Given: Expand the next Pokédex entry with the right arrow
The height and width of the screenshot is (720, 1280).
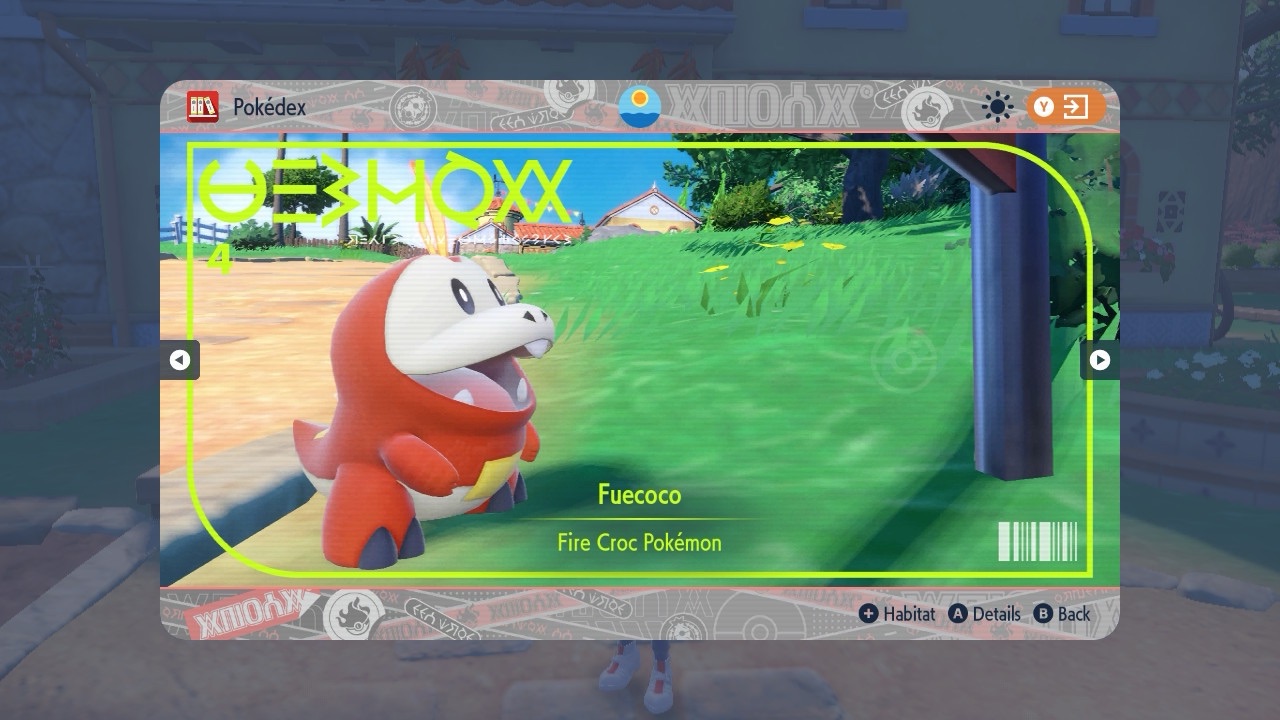Looking at the screenshot, I should coord(1099,361).
